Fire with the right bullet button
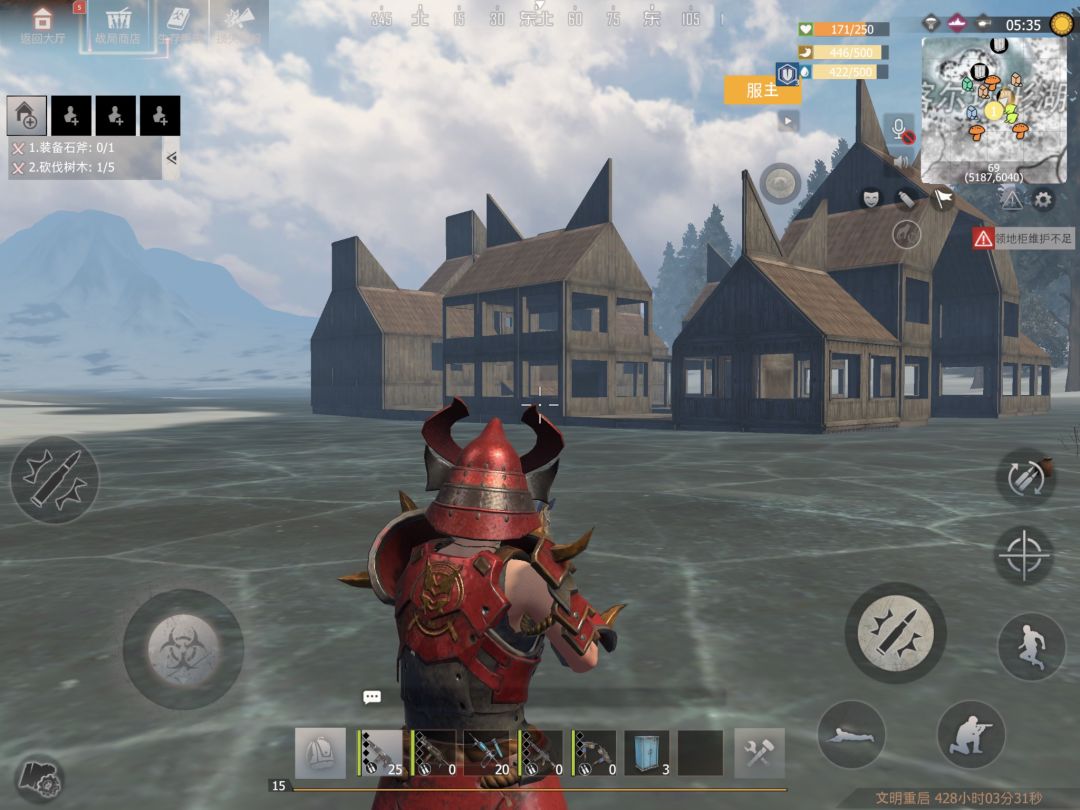The height and width of the screenshot is (810, 1080). pyautogui.click(x=895, y=632)
